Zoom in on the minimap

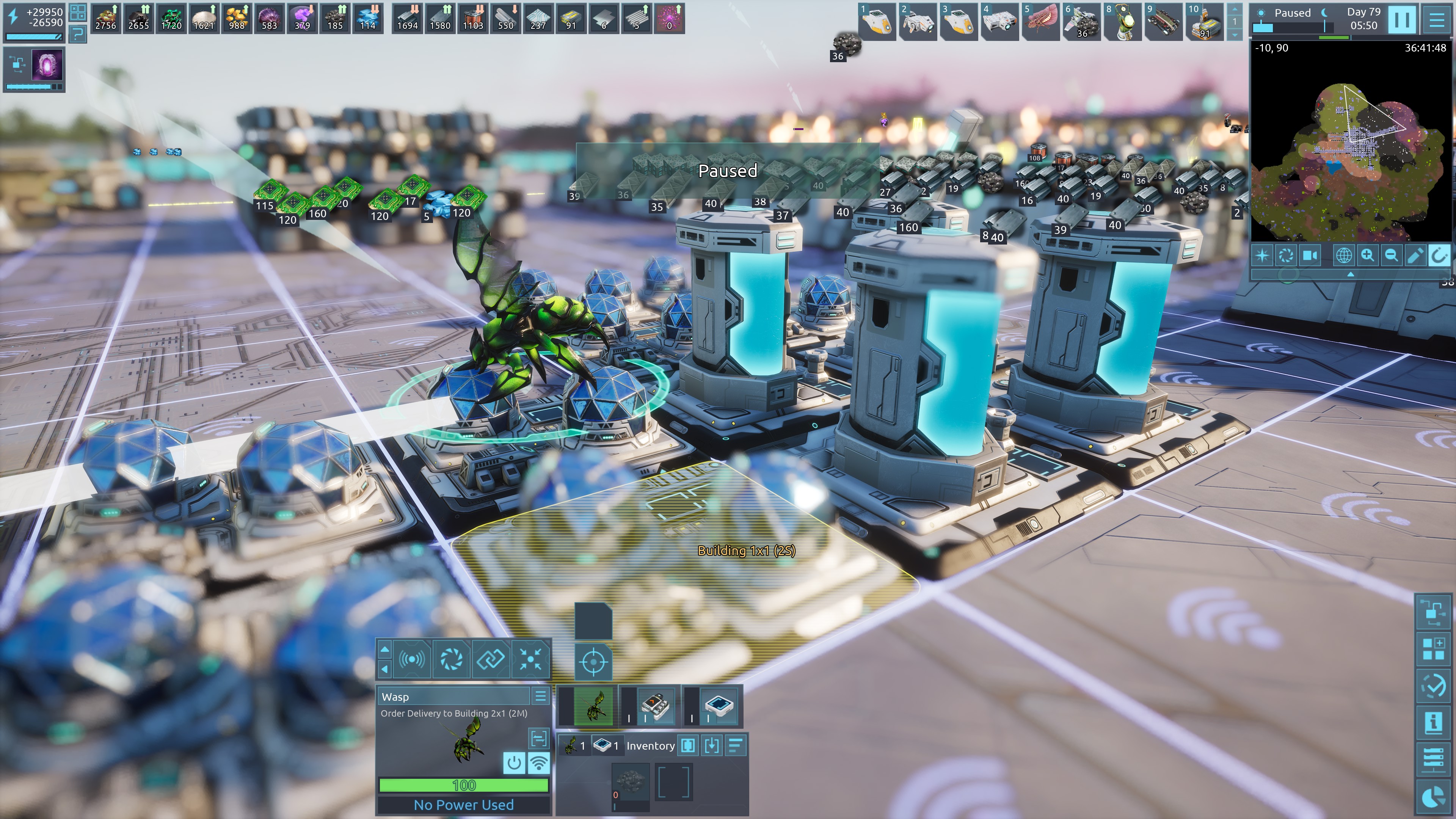[1367, 256]
